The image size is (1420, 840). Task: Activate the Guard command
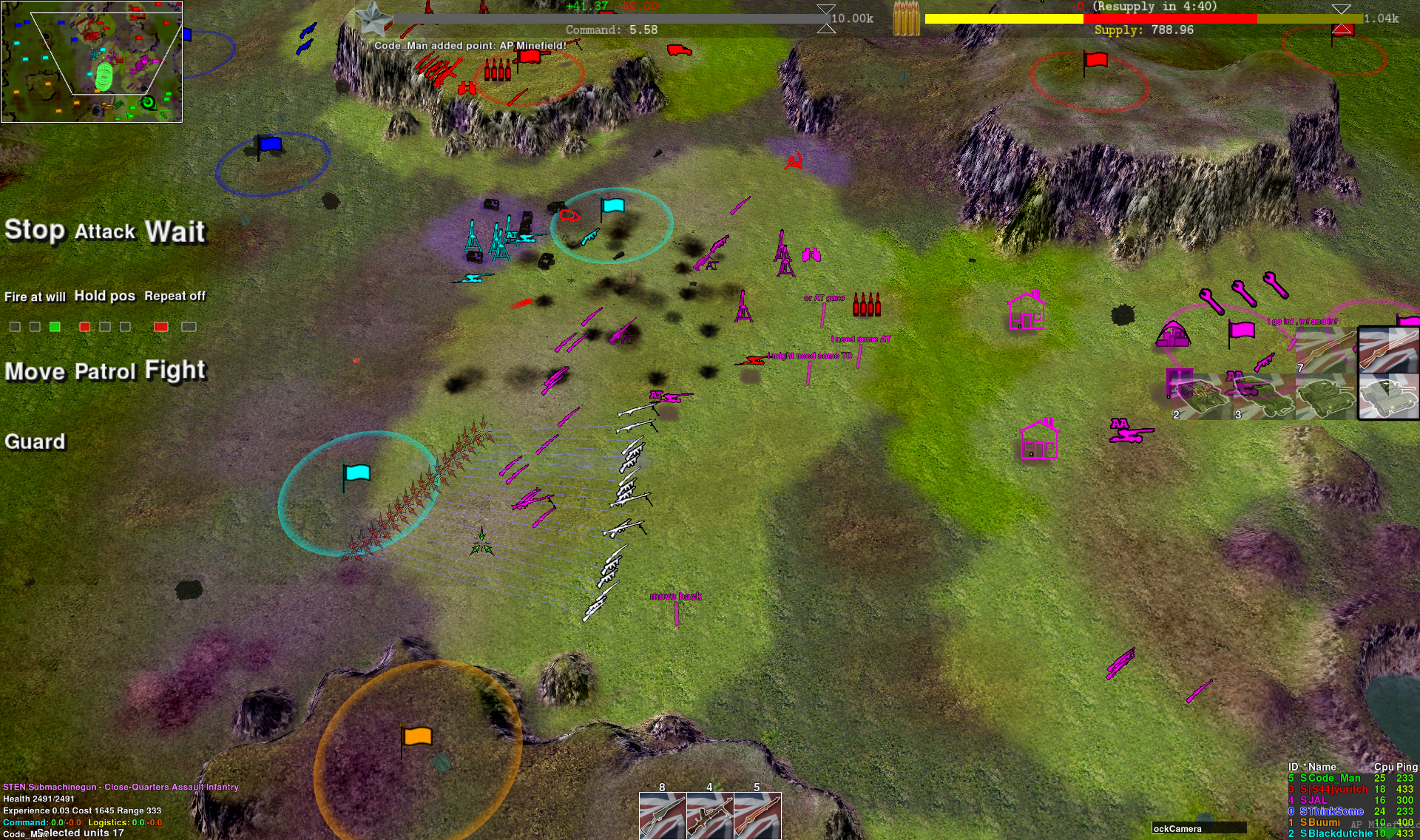tap(35, 442)
